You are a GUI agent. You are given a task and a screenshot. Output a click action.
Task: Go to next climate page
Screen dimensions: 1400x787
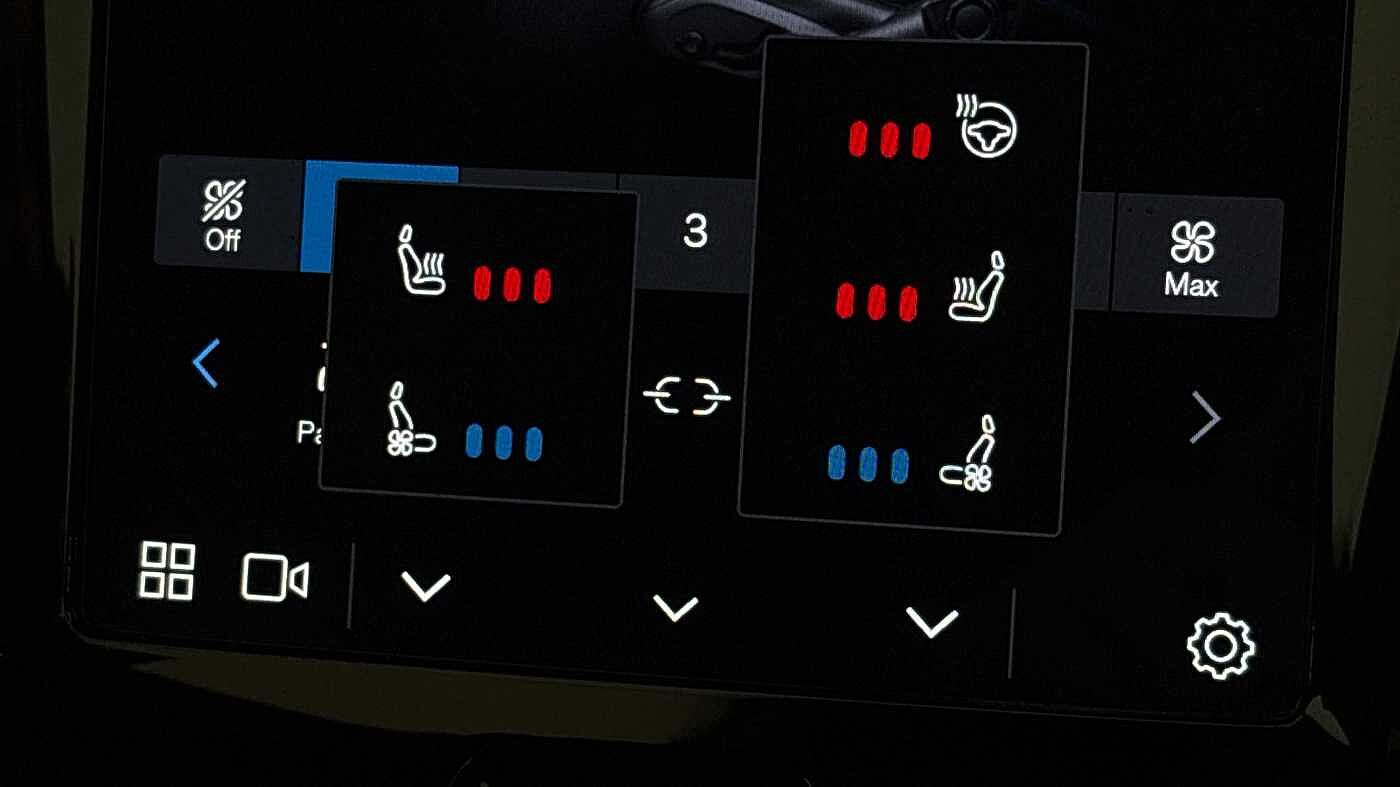pyautogui.click(x=1205, y=419)
